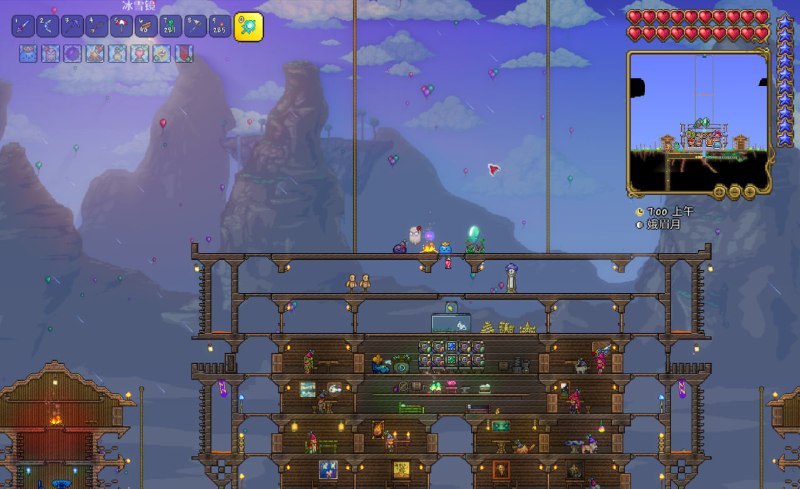Equip the umbrella from the hotbar
This screenshot has height=489, width=800.
coord(122,26)
